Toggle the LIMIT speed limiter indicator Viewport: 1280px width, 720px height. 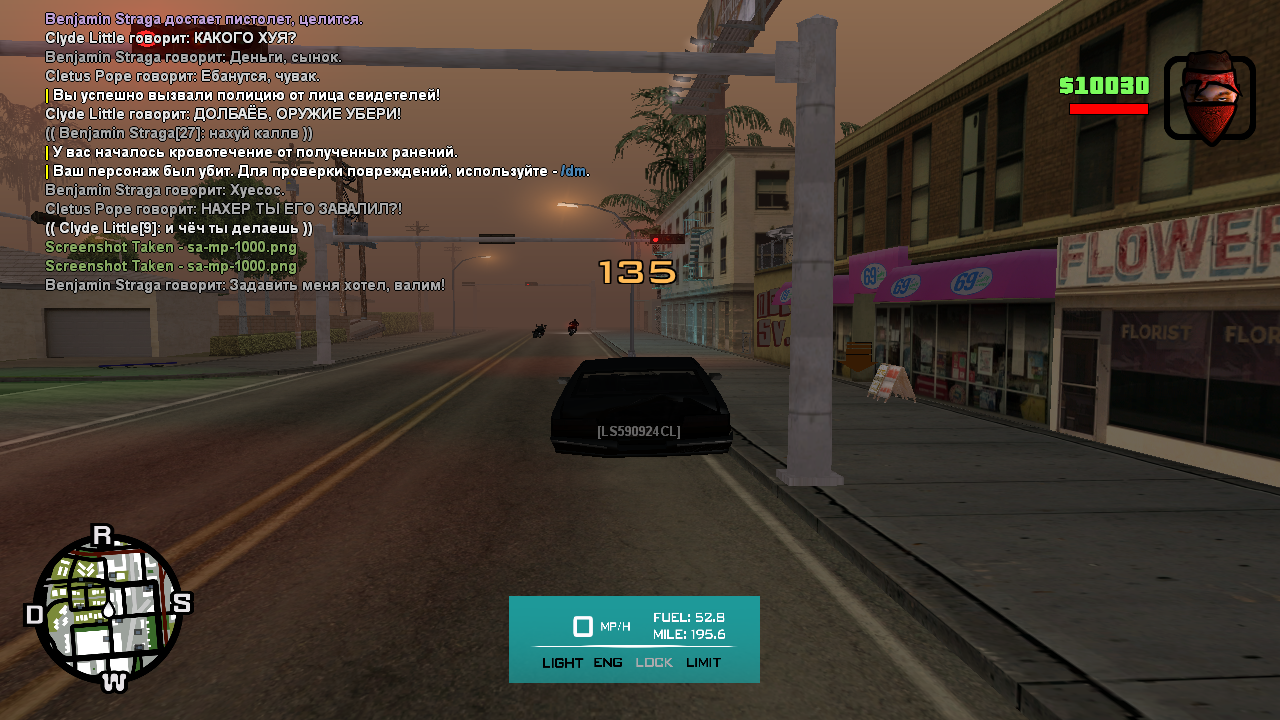pyautogui.click(x=703, y=663)
